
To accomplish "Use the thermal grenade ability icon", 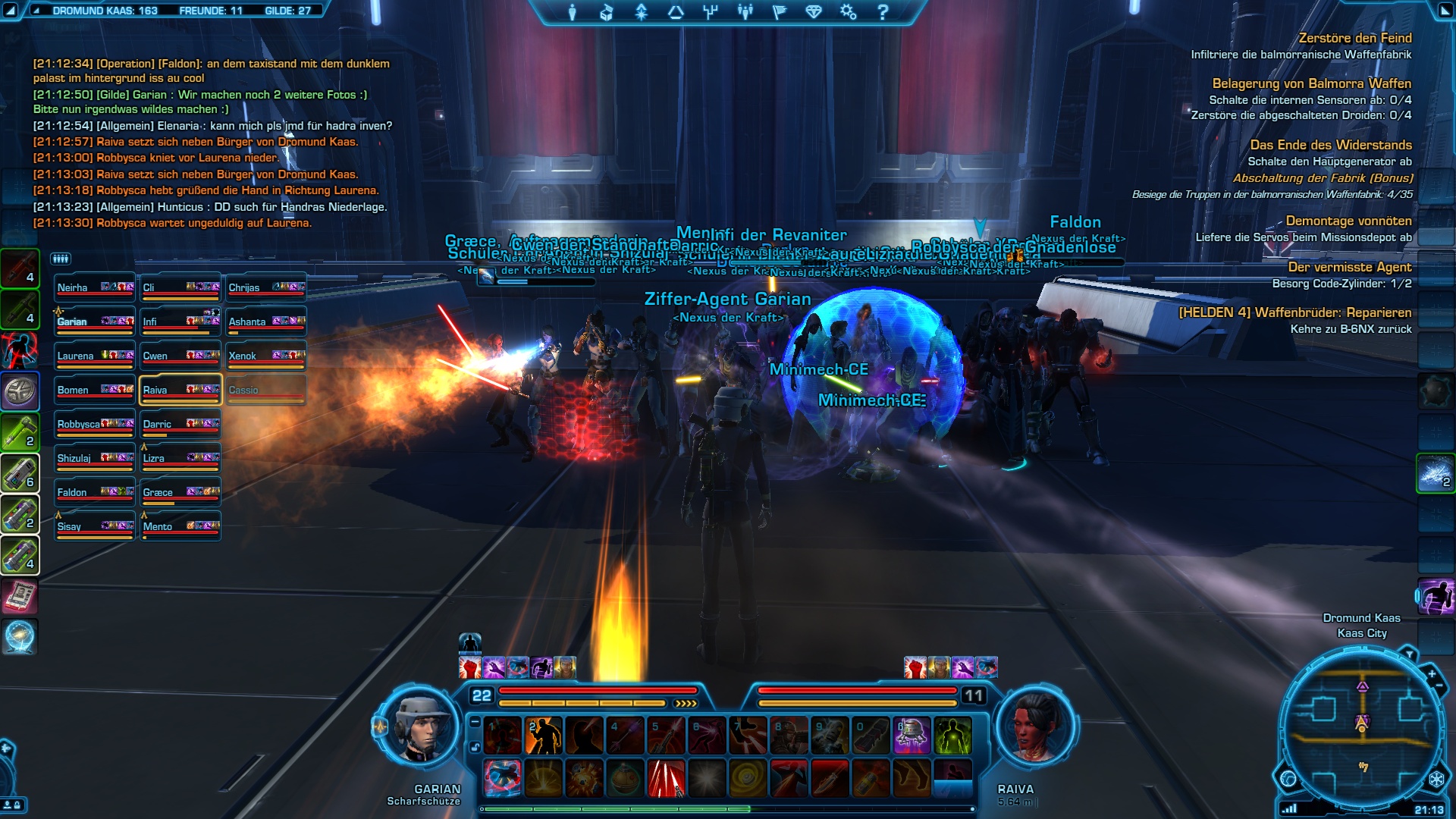I will pos(625,778).
